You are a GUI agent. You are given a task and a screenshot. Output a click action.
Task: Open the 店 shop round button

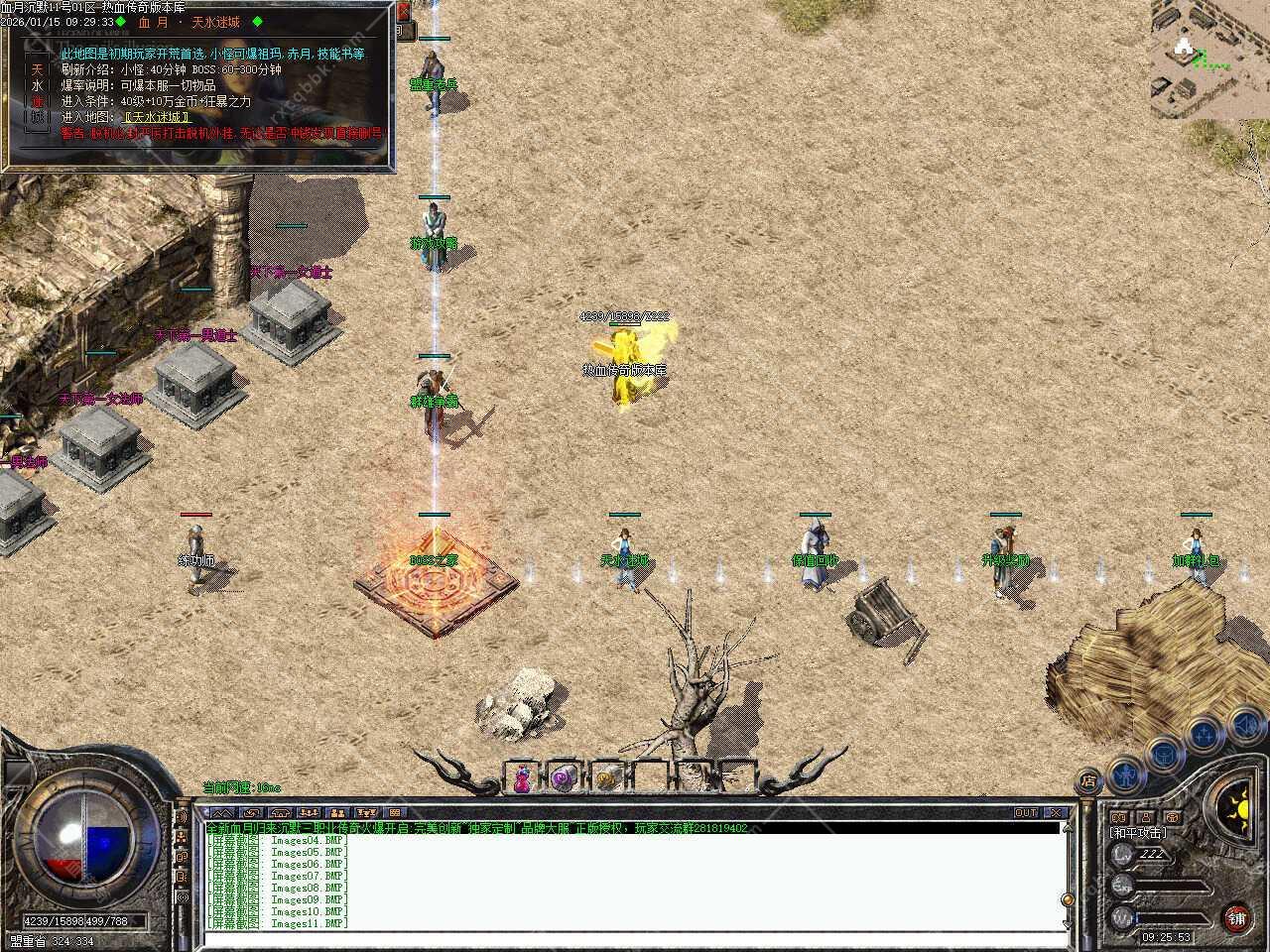click(x=1088, y=780)
